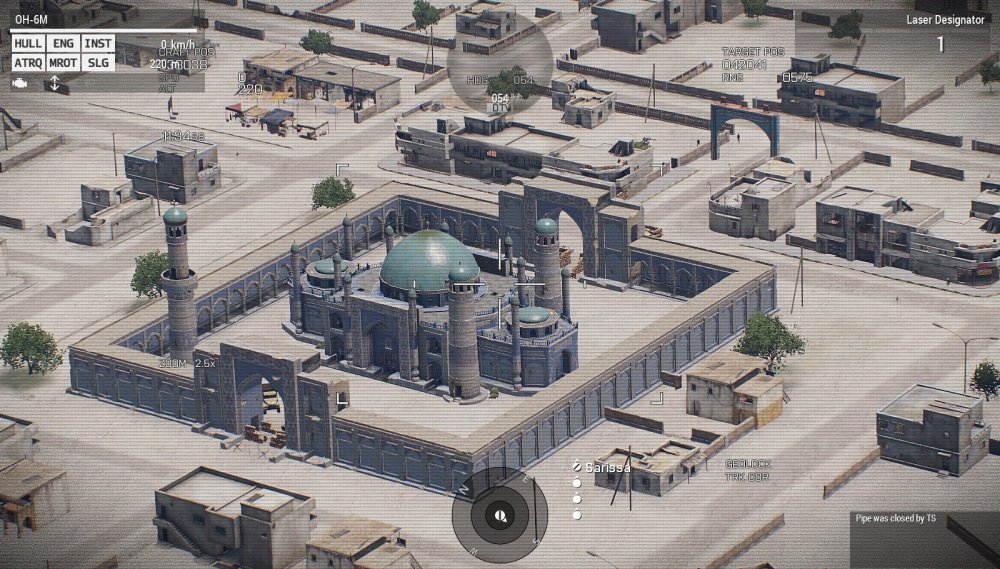This screenshot has width=1000, height=569.
Task: Select the MROT rotor indicator
Action: pos(63,63)
